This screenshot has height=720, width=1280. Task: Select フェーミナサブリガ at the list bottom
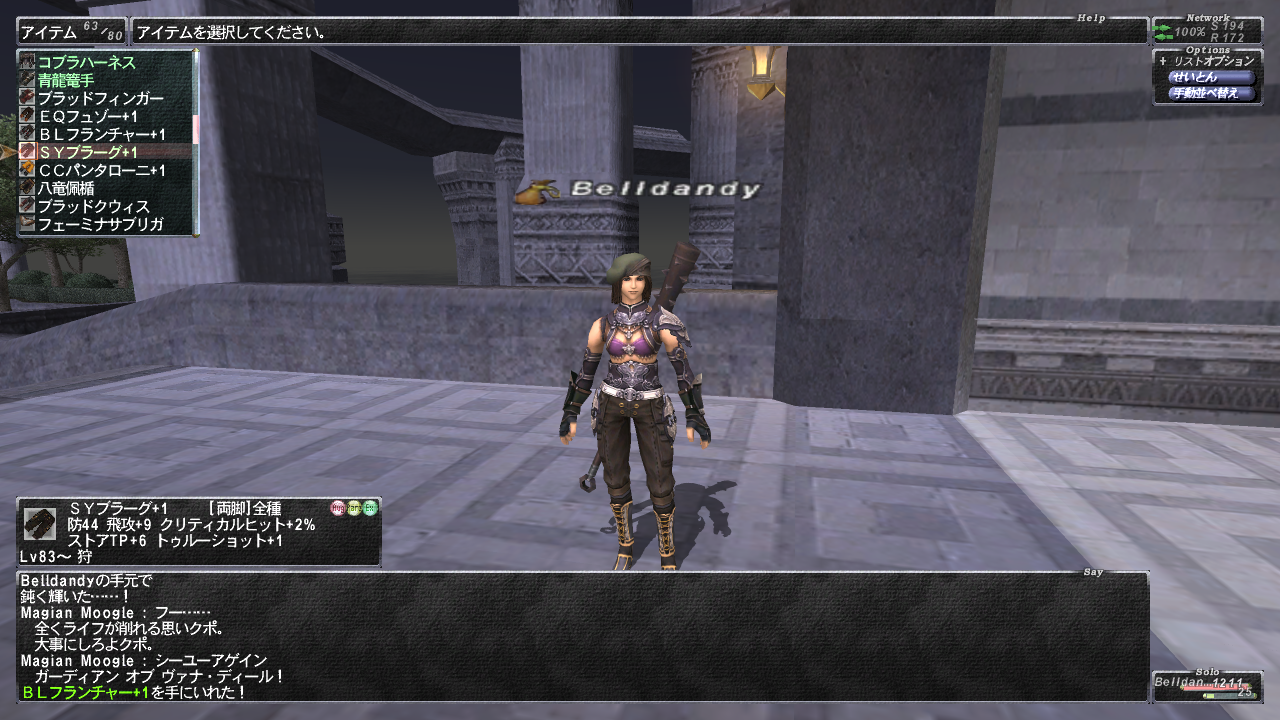[x=100, y=224]
